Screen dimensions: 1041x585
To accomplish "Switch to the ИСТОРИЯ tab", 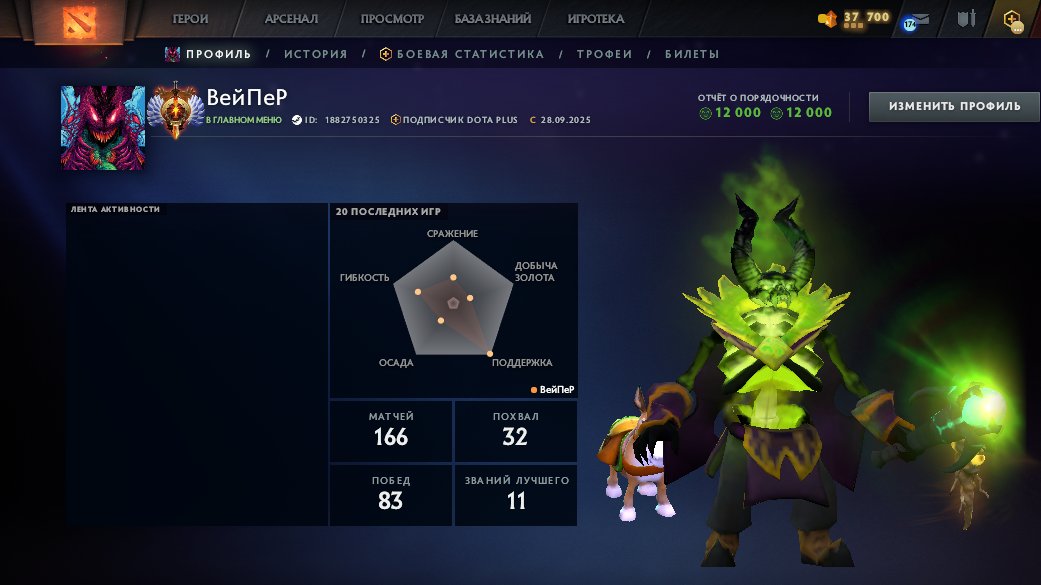I will pos(315,54).
